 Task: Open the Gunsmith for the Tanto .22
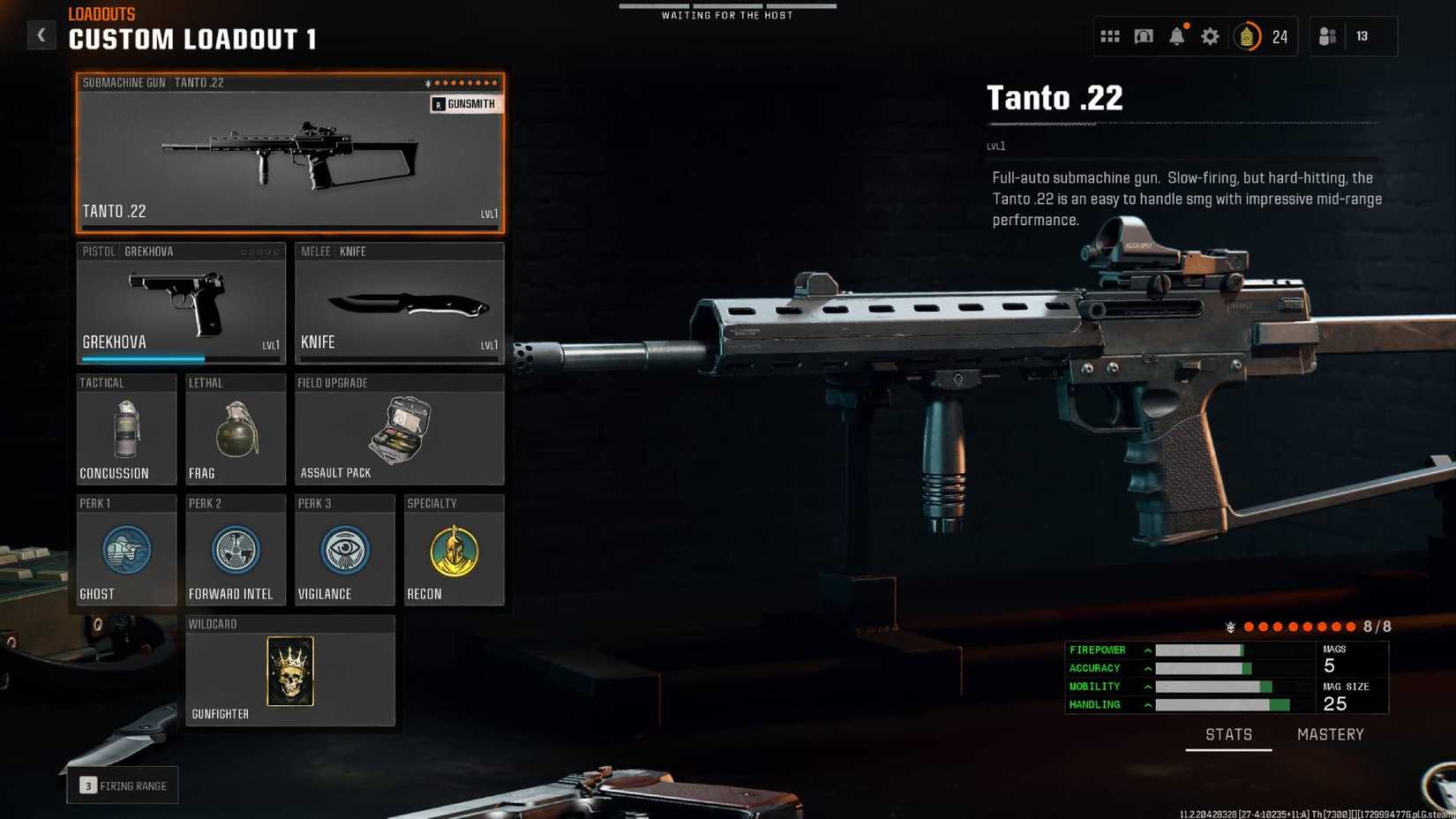[x=465, y=103]
